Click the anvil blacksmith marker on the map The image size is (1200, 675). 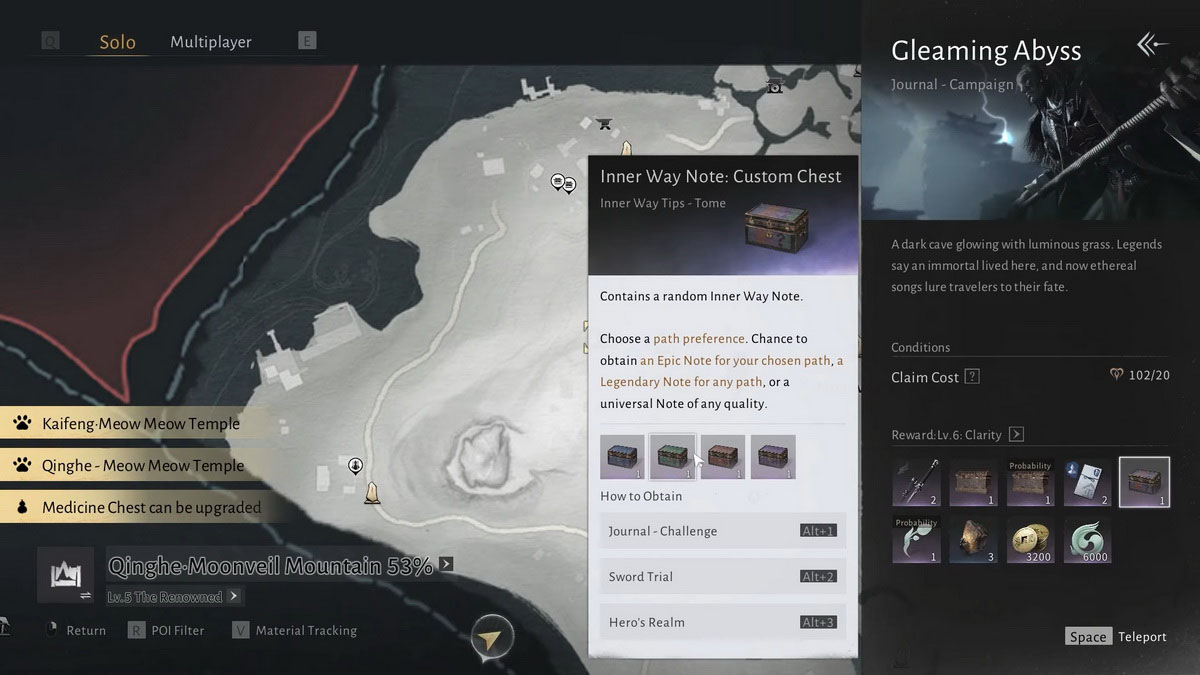[x=604, y=124]
